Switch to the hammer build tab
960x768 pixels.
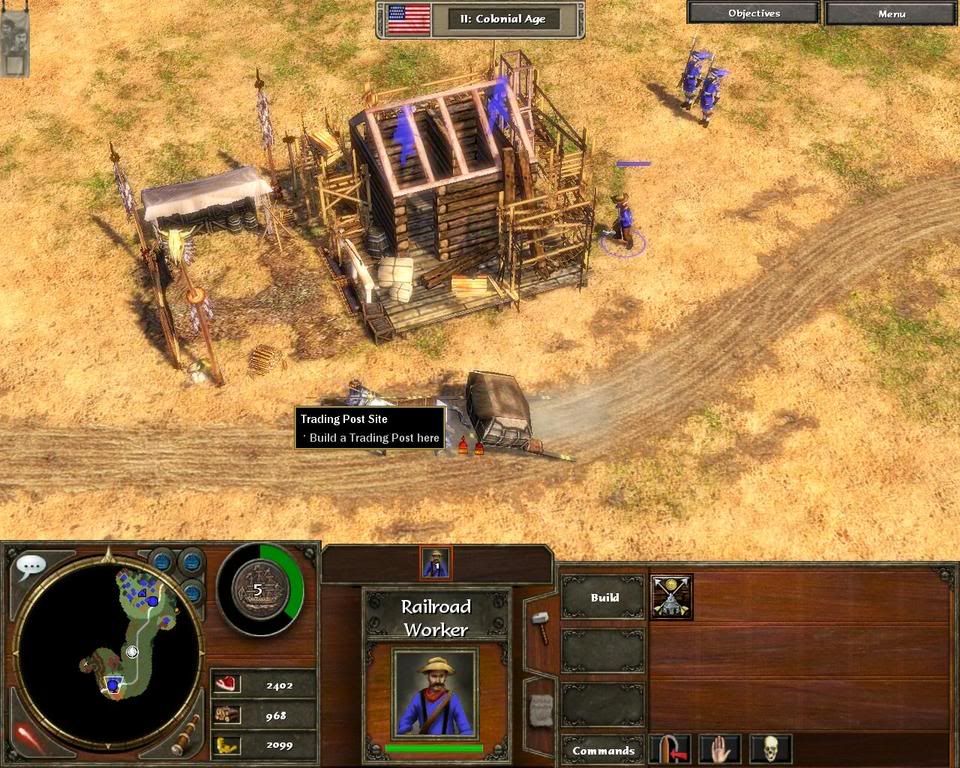tap(540, 627)
